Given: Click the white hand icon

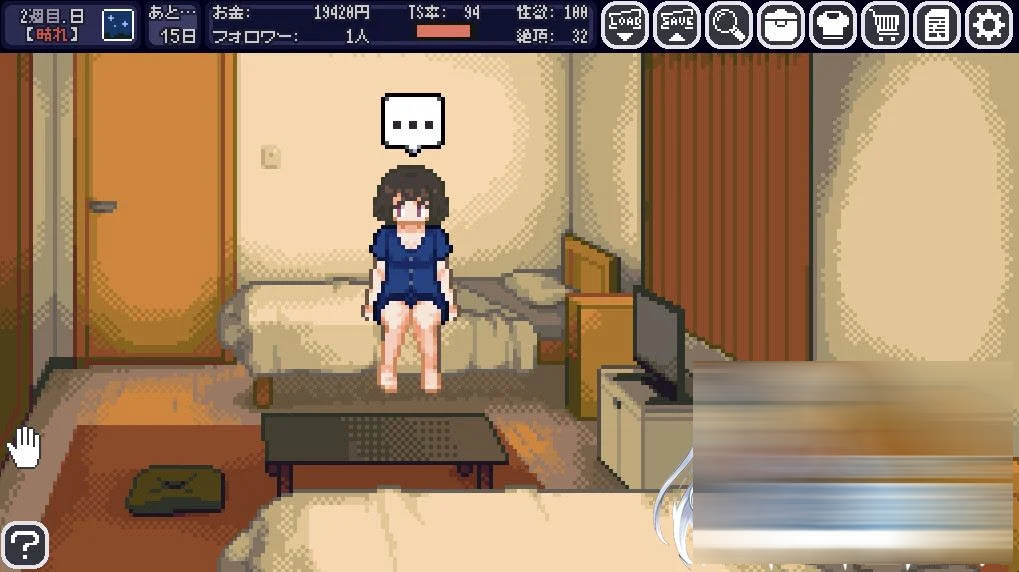Looking at the screenshot, I should [24, 447].
